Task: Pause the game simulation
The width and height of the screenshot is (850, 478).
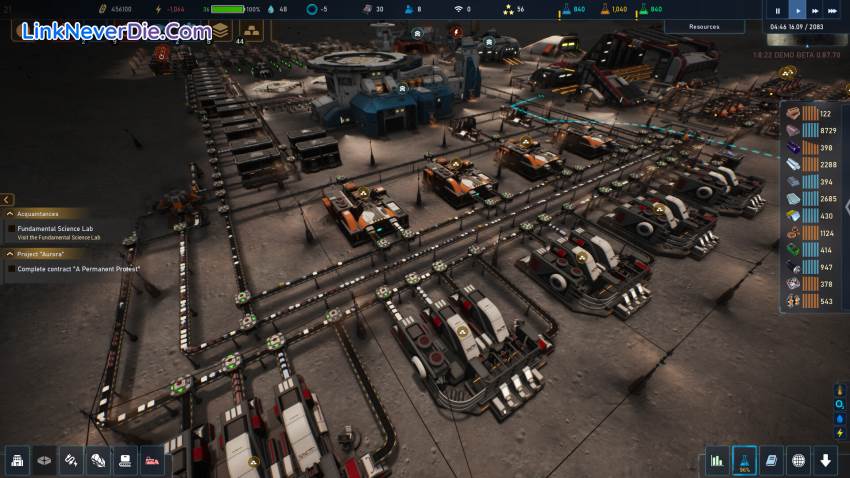Action: click(778, 10)
